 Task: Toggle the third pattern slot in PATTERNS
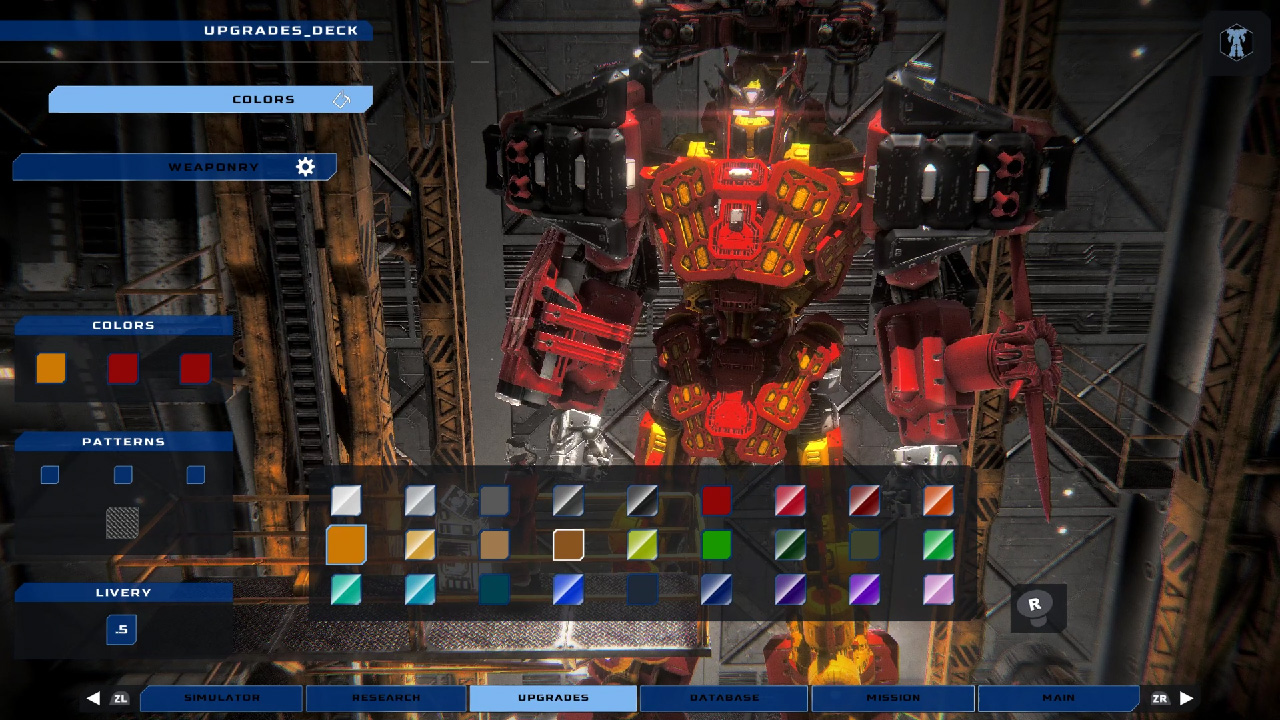tap(195, 475)
